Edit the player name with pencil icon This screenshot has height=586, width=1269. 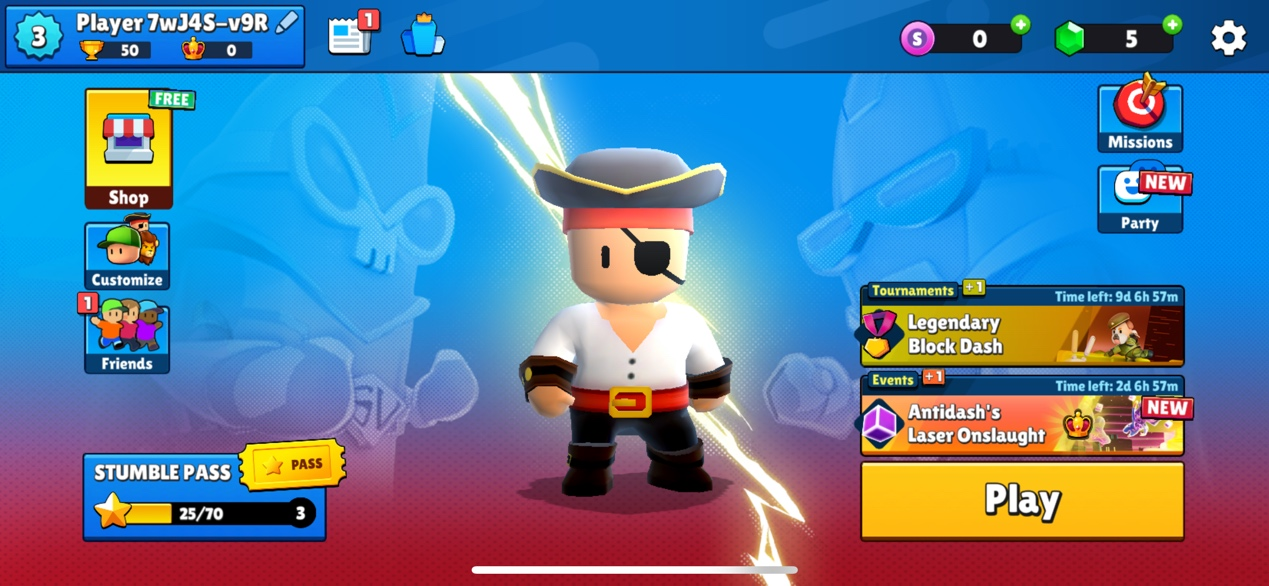tap(287, 22)
